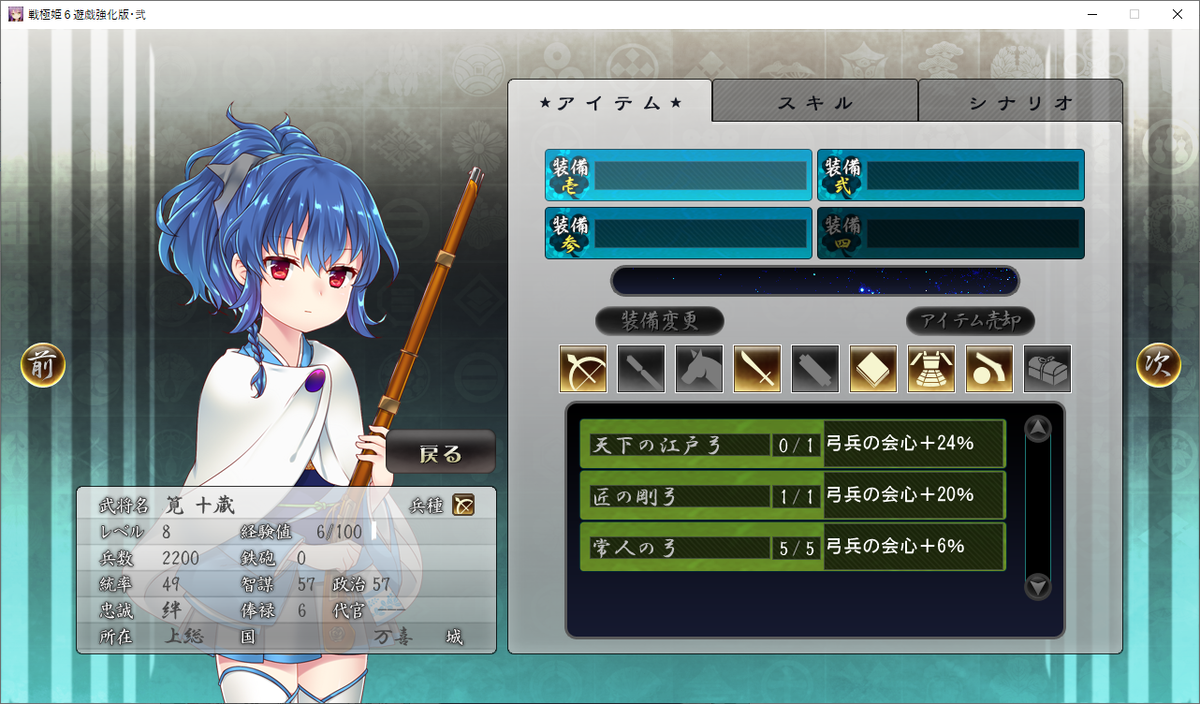Go back with the 戻る button

point(441,453)
